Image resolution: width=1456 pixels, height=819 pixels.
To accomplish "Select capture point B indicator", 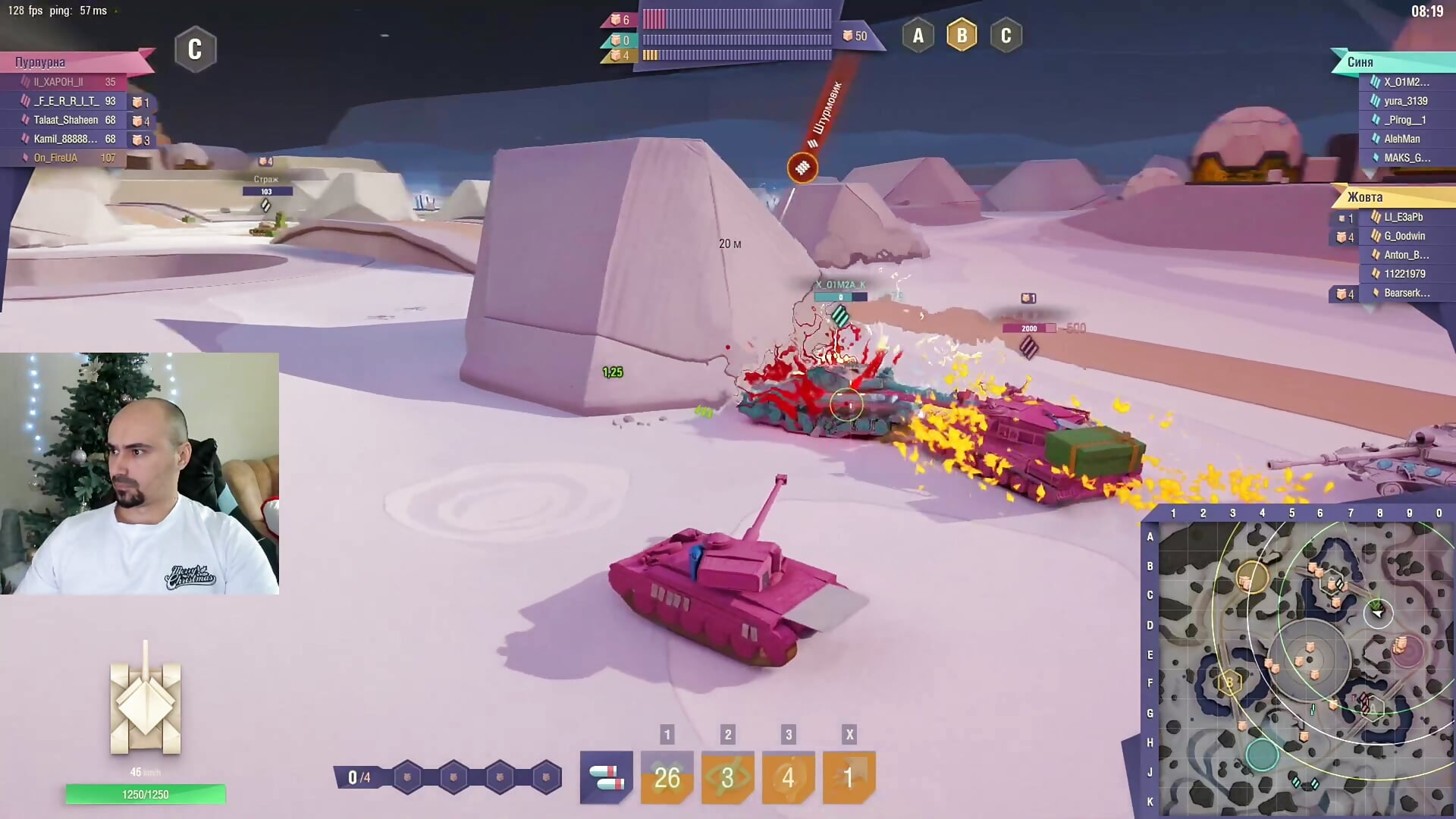I will tap(962, 36).
